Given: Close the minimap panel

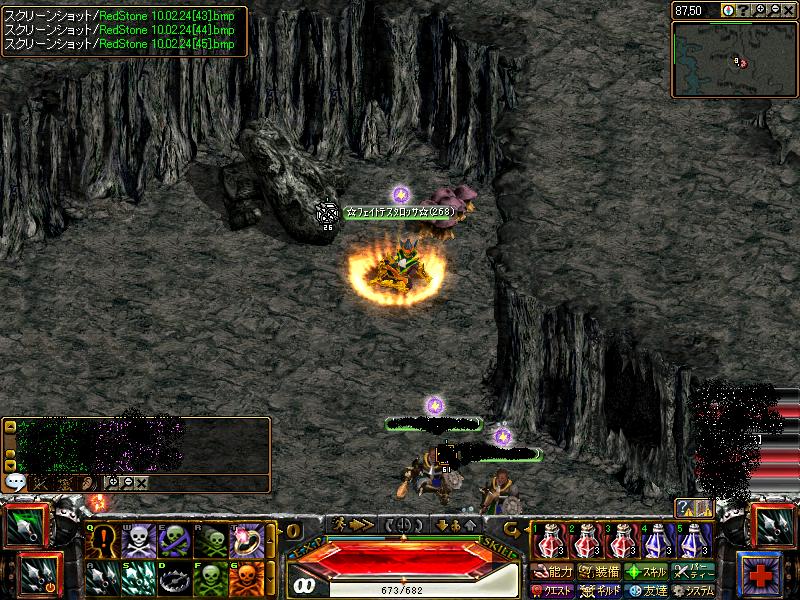Looking at the screenshot, I should (x=789, y=9).
